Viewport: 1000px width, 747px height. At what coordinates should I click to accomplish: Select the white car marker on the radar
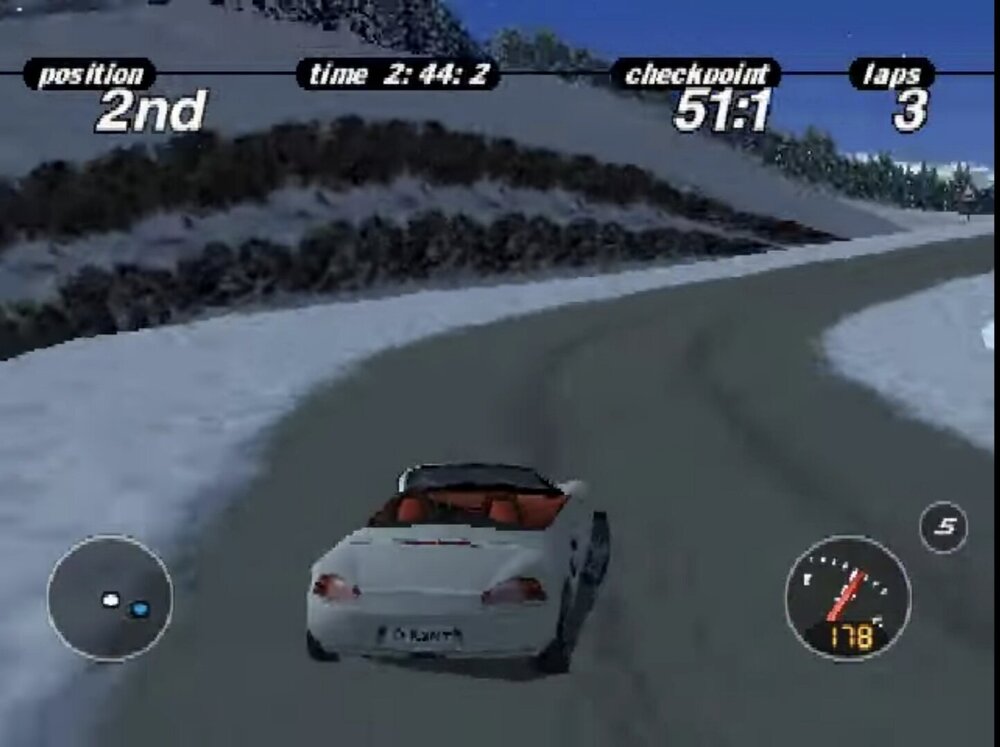pos(110,600)
